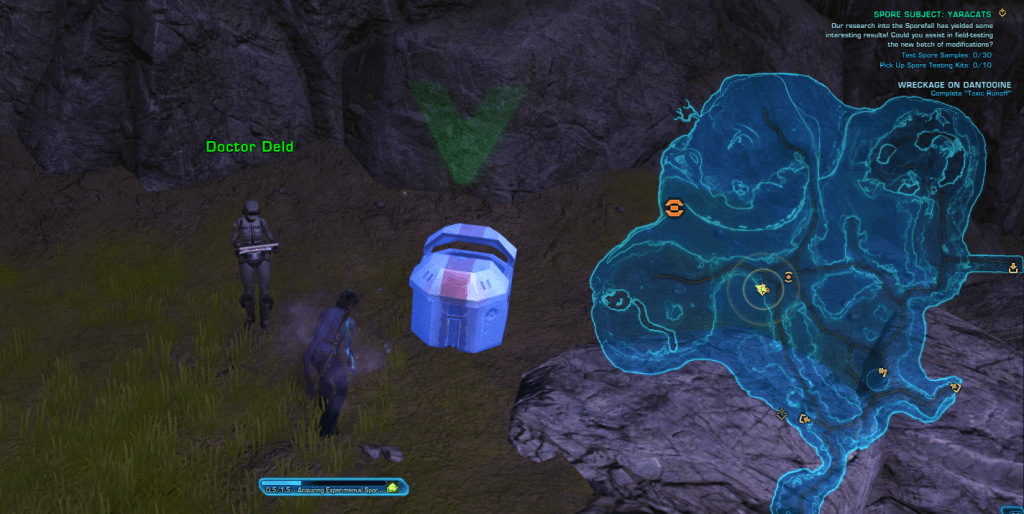Screen dimensions: 1024x514
Task: Click the exit marker on the map's east edge
Action: 1014,267
